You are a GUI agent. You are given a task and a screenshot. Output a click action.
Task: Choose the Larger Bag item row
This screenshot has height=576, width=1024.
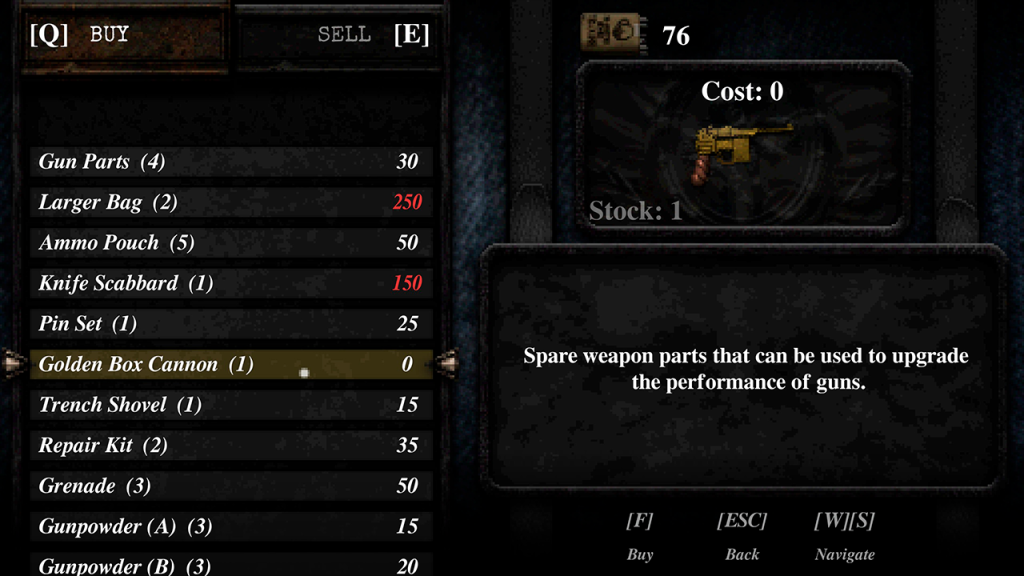231,202
